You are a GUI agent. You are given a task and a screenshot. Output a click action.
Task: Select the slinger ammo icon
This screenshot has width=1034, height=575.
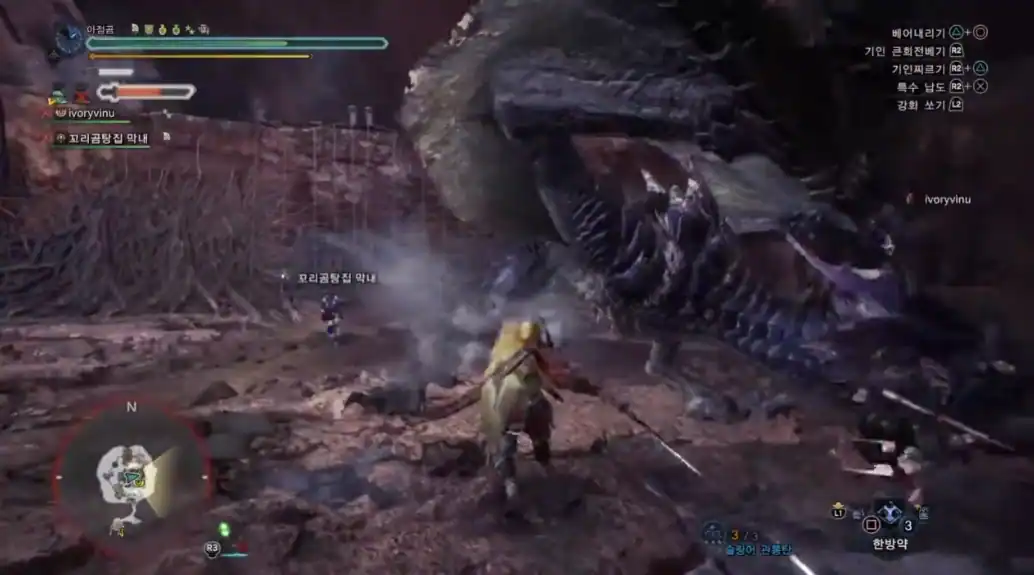point(712,531)
